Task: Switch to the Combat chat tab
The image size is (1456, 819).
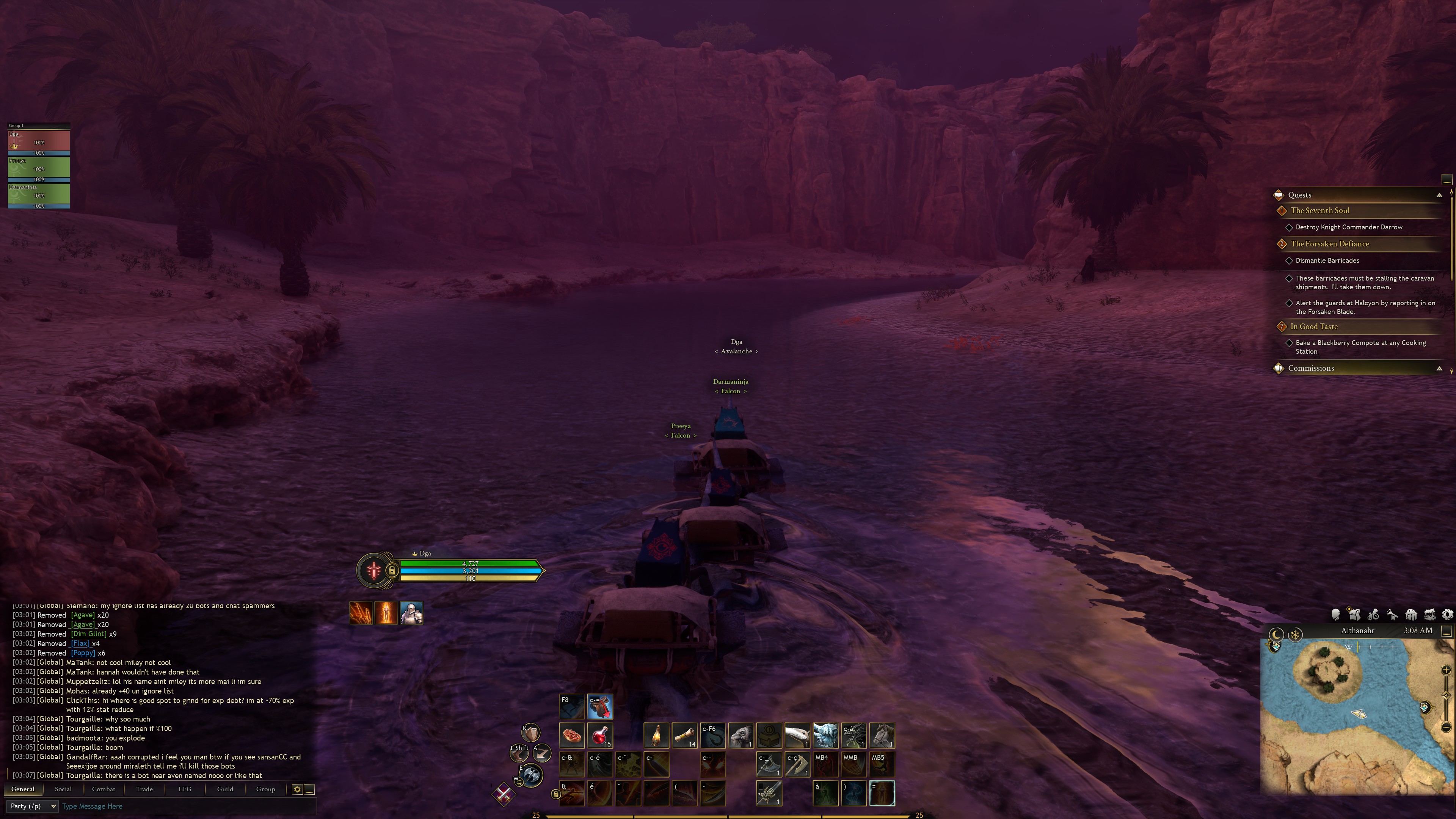Action: click(104, 789)
